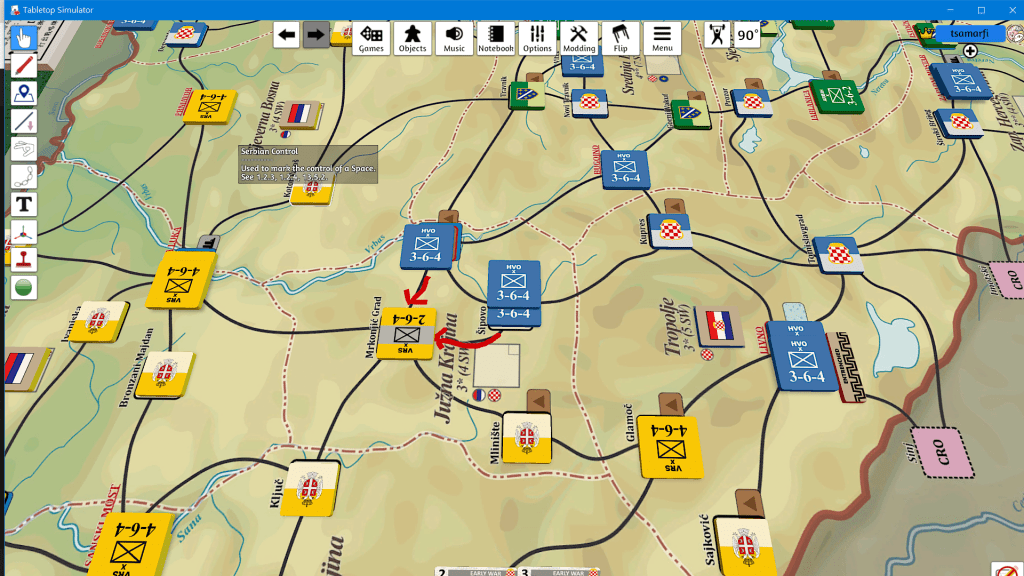This screenshot has width=1024, height=576.
Task: Open the Objects menu
Action: click(x=412, y=38)
